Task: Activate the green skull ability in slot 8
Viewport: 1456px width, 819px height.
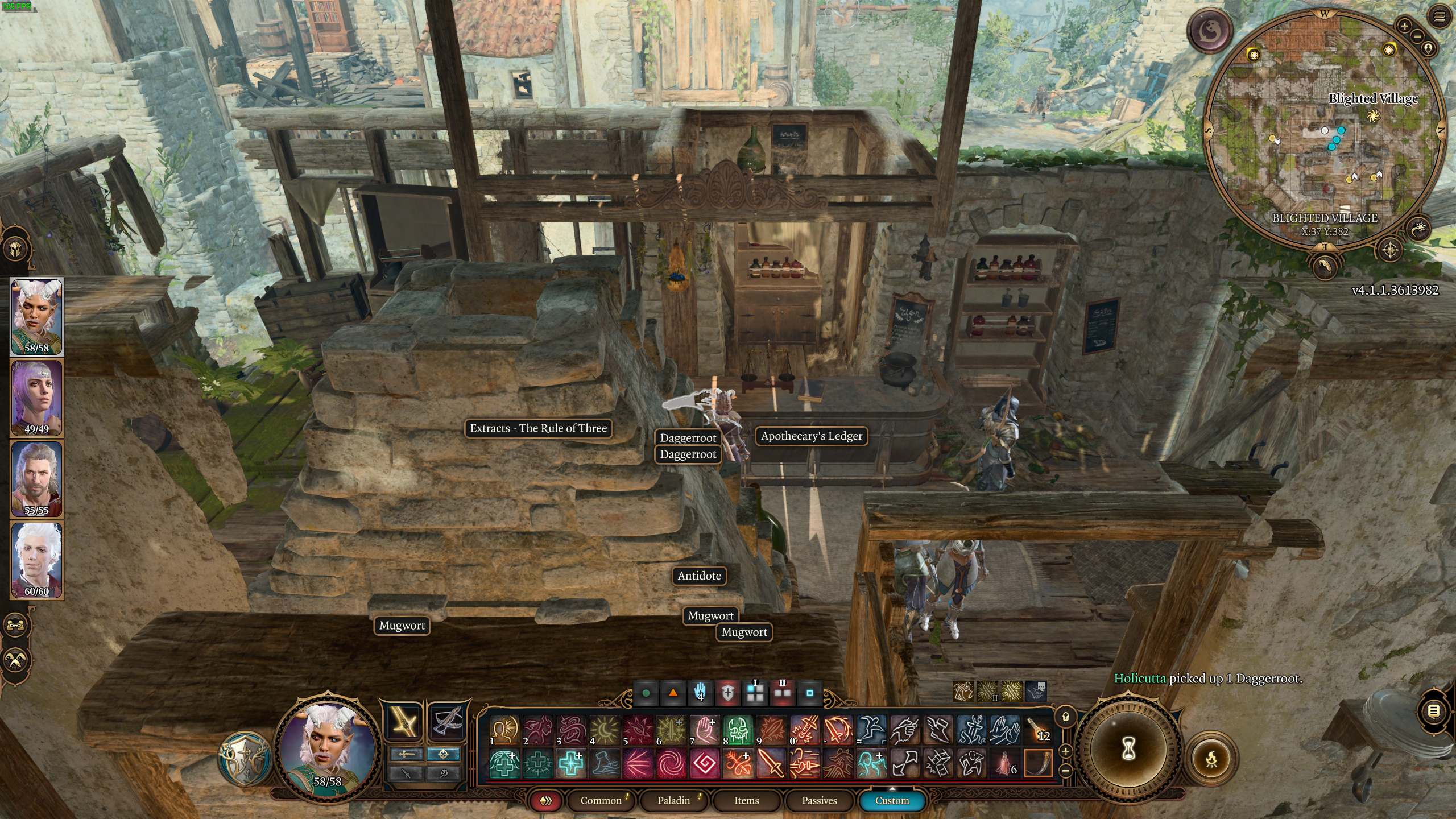Action: click(738, 730)
